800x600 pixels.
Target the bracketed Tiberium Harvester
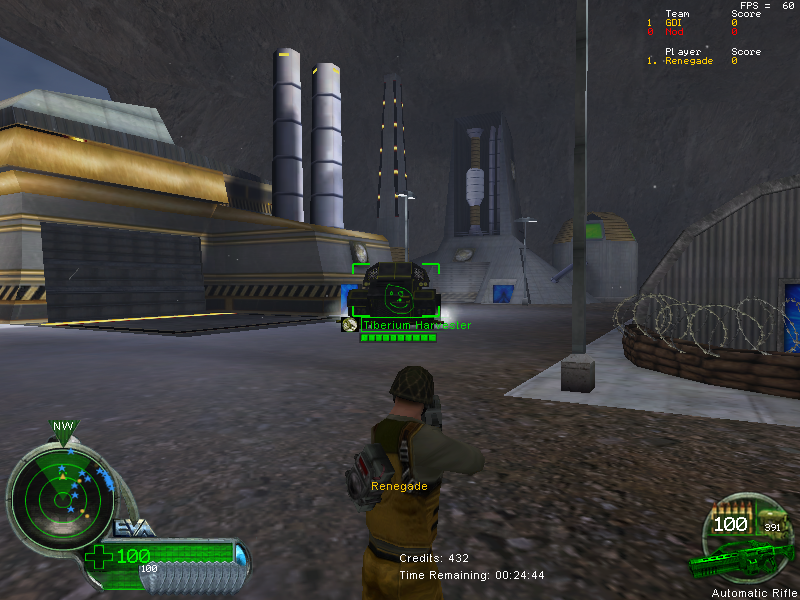tap(396, 291)
